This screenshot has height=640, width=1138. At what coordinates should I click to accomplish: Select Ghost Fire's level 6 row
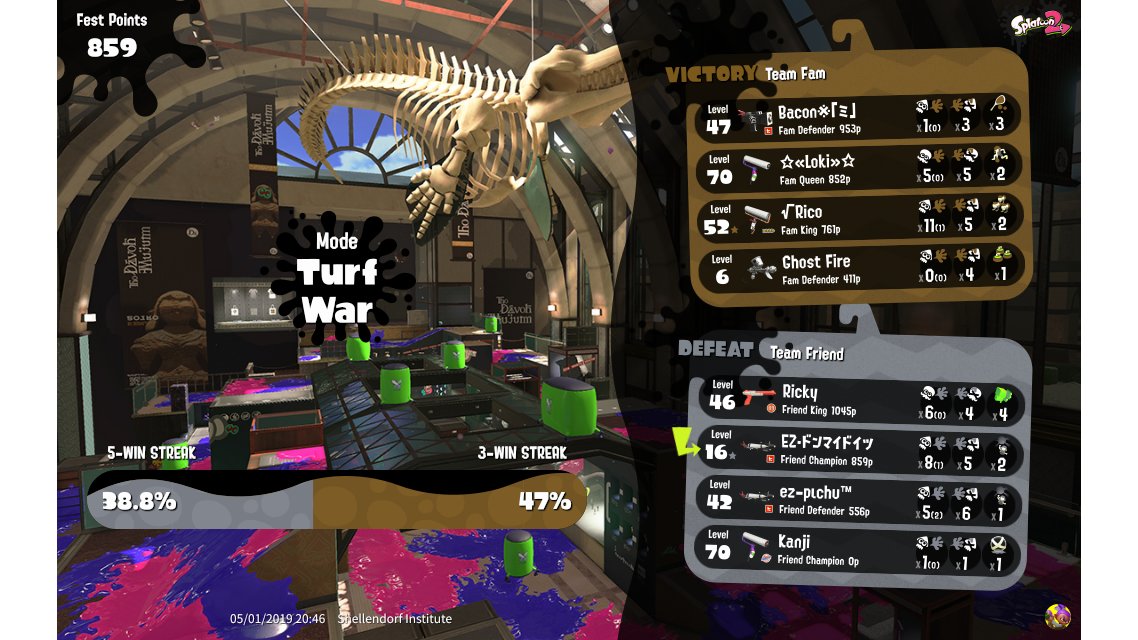[858, 267]
